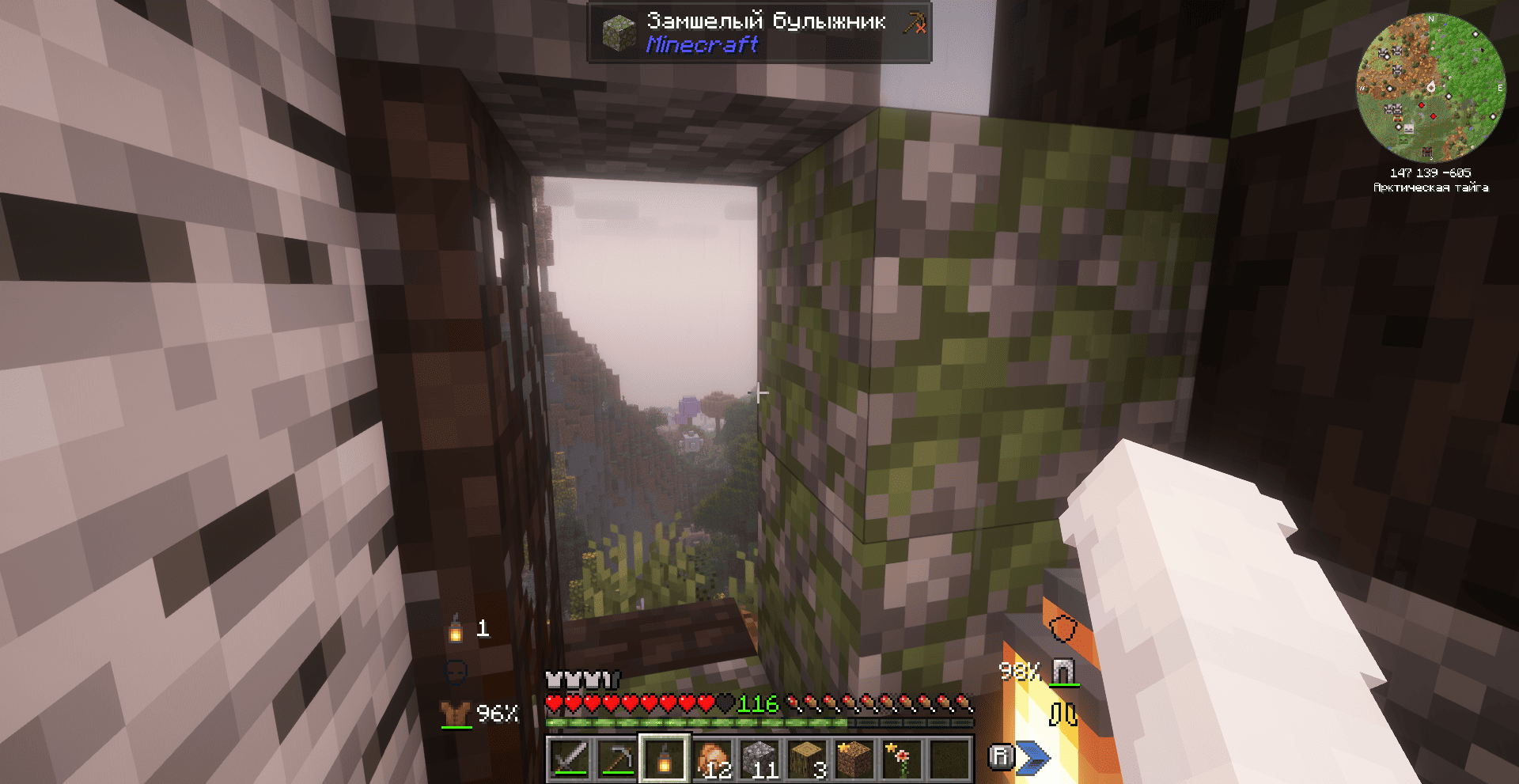This screenshot has height=784, width=1519.
Task: Click the coordinates 147 139 -605 text
Action: point(1432,173)
